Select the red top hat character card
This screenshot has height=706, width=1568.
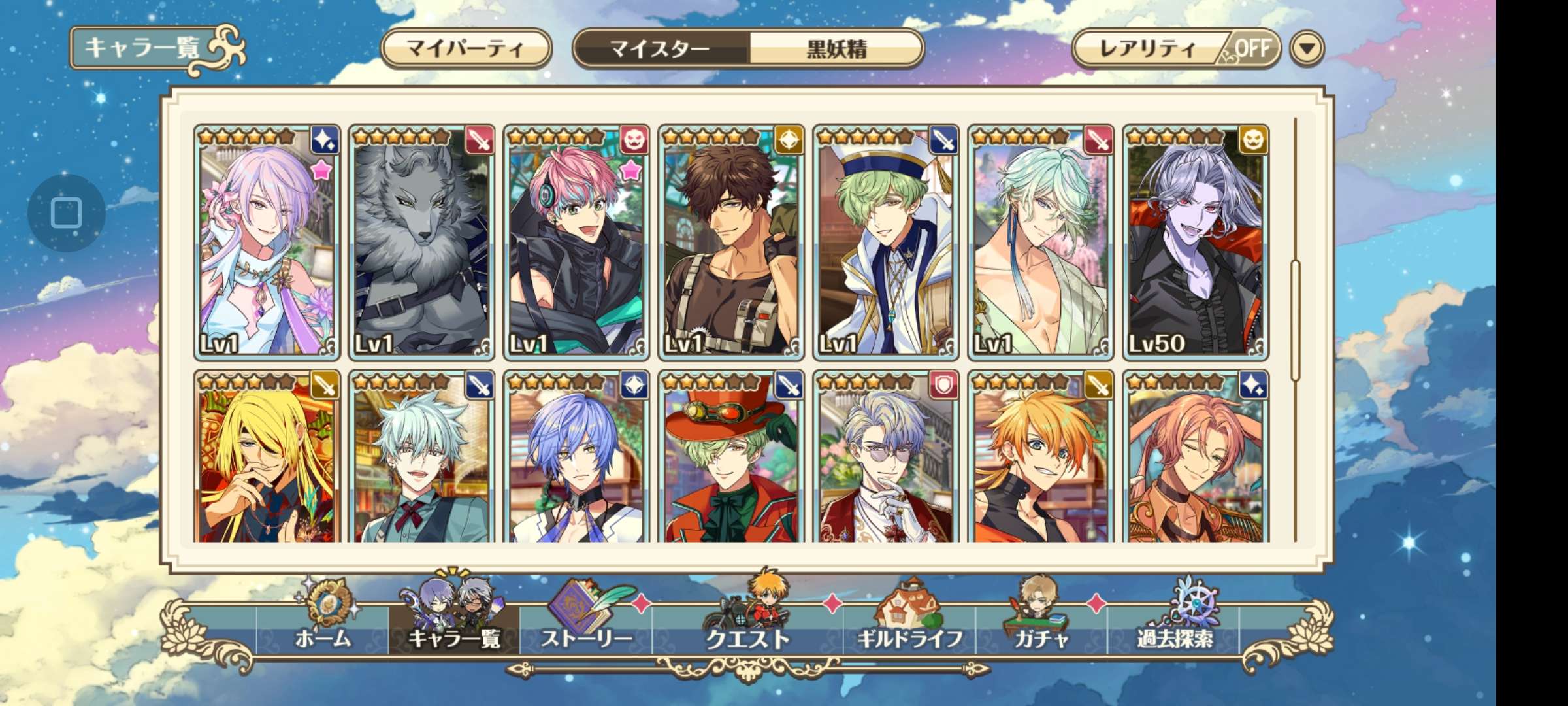(731, 458)
